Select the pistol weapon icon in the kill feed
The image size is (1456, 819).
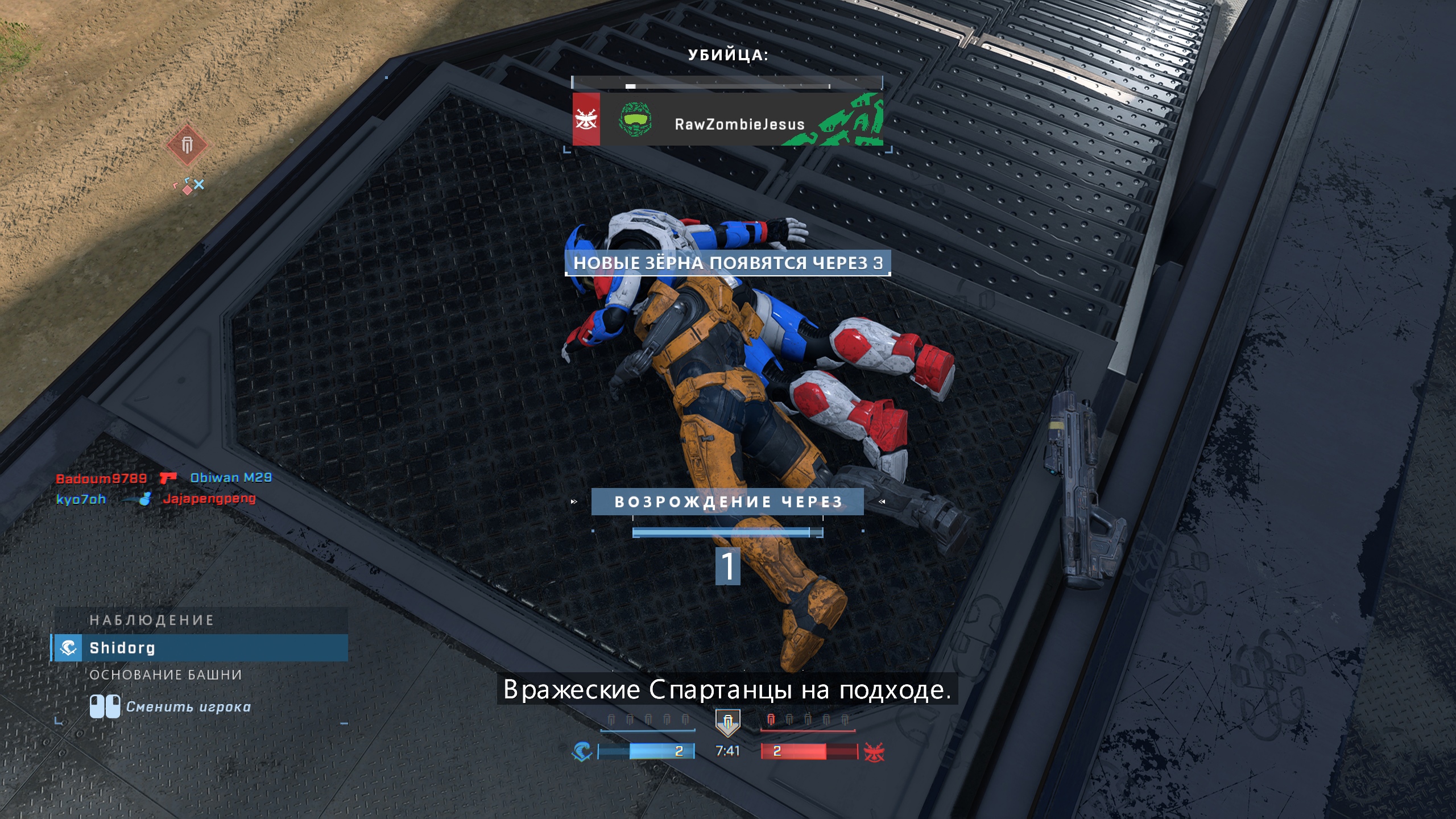pos(169,477)
